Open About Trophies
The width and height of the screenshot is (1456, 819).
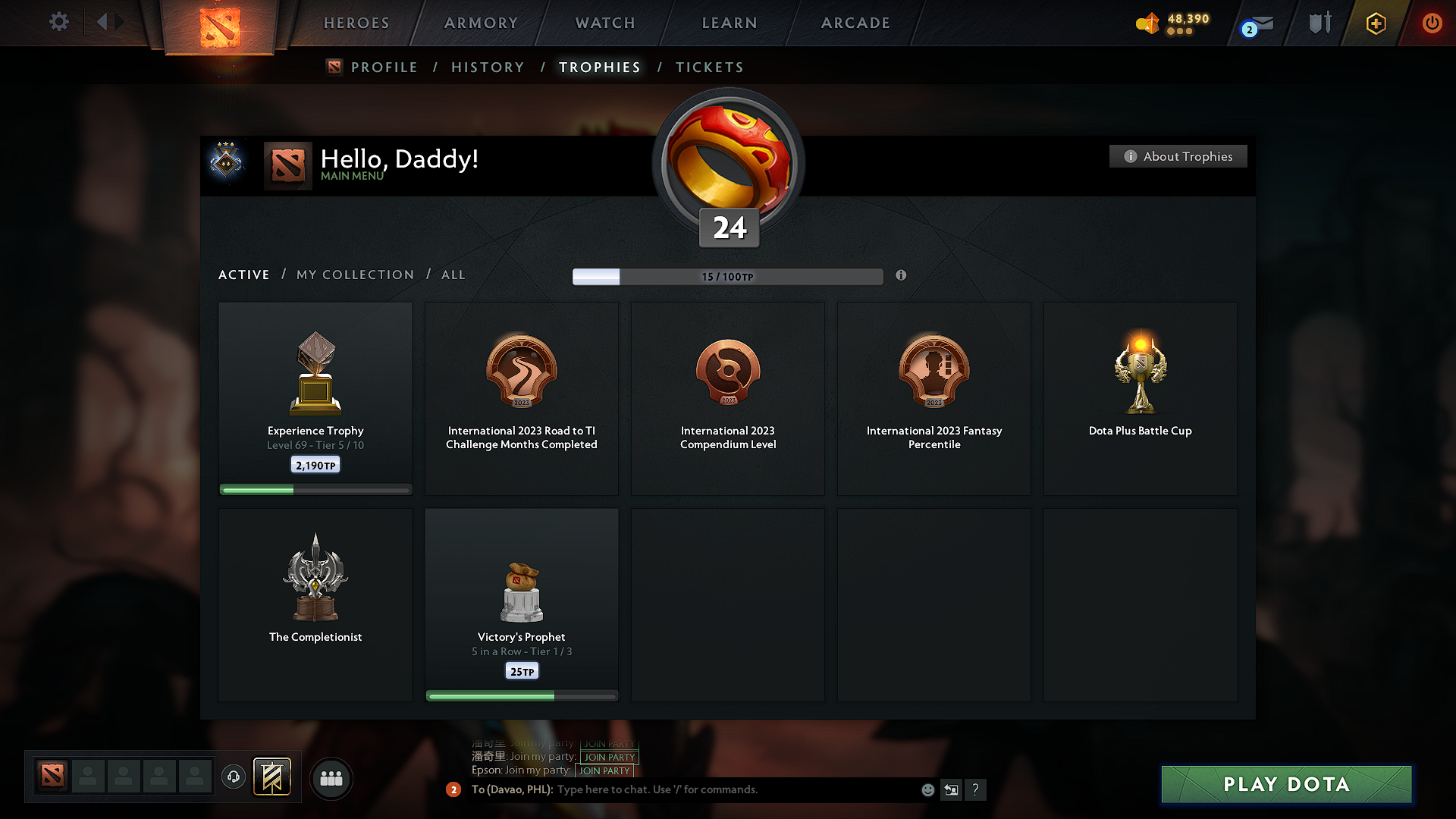(1178, 156)
